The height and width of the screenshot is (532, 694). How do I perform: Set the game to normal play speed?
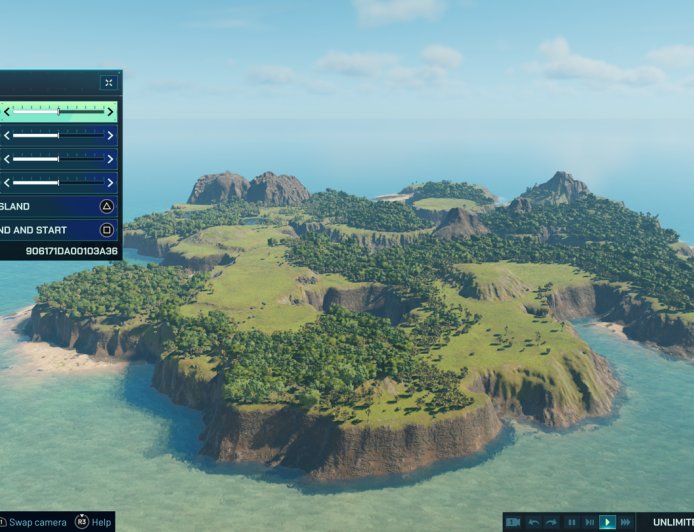607,522
